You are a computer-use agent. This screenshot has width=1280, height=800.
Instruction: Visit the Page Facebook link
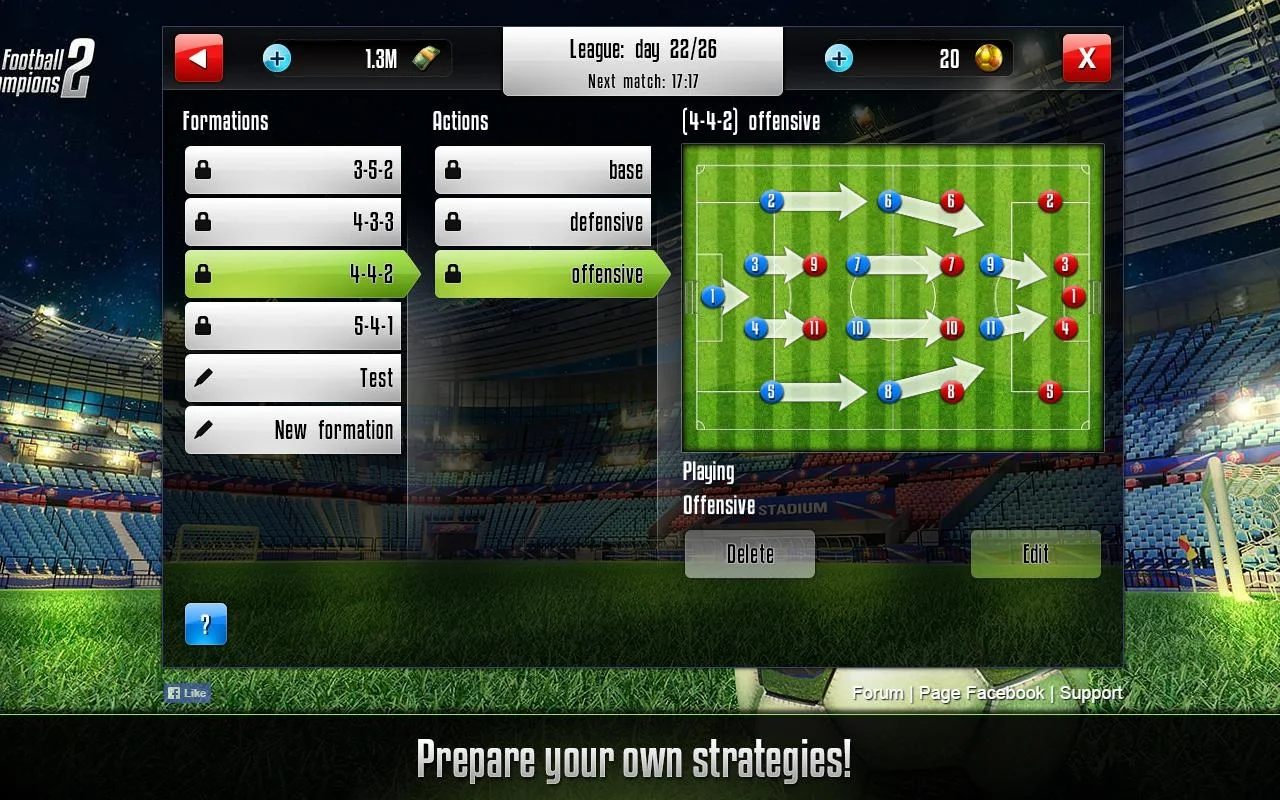981,693
